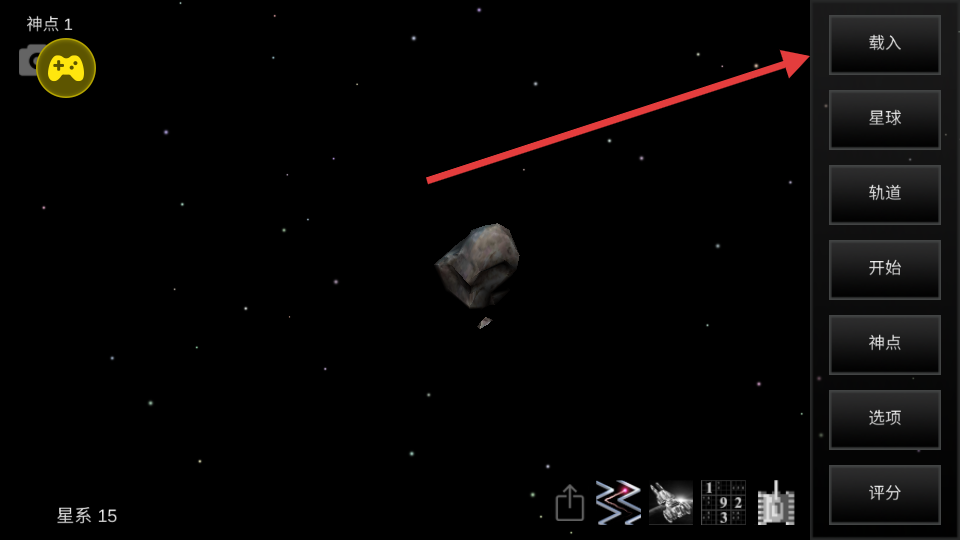Open the 神点 (God points) menu
960x540 pixels.
tap(884, 344)
